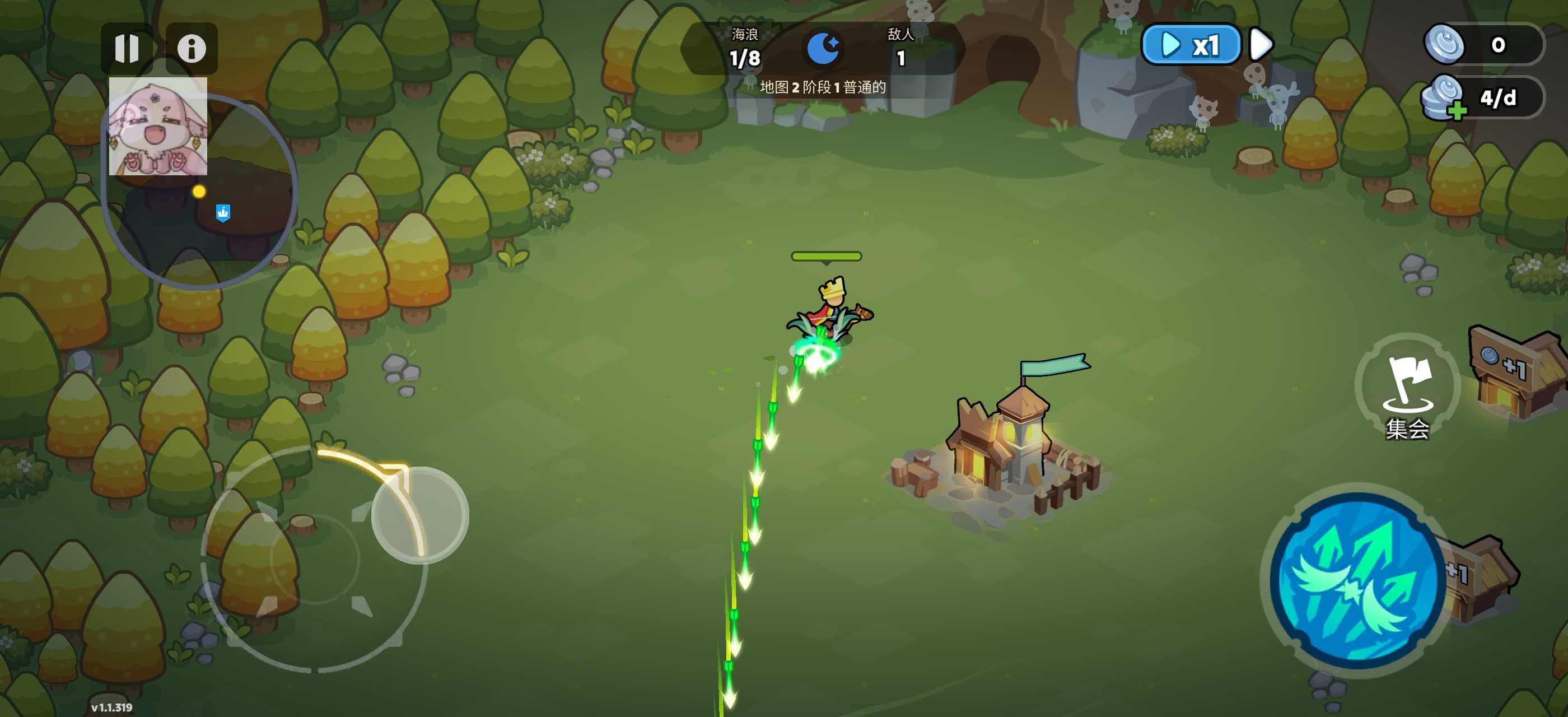Pause the game
Viewport: 1568px width, 717px height.
pyautogui.click(x=127, y=48)
